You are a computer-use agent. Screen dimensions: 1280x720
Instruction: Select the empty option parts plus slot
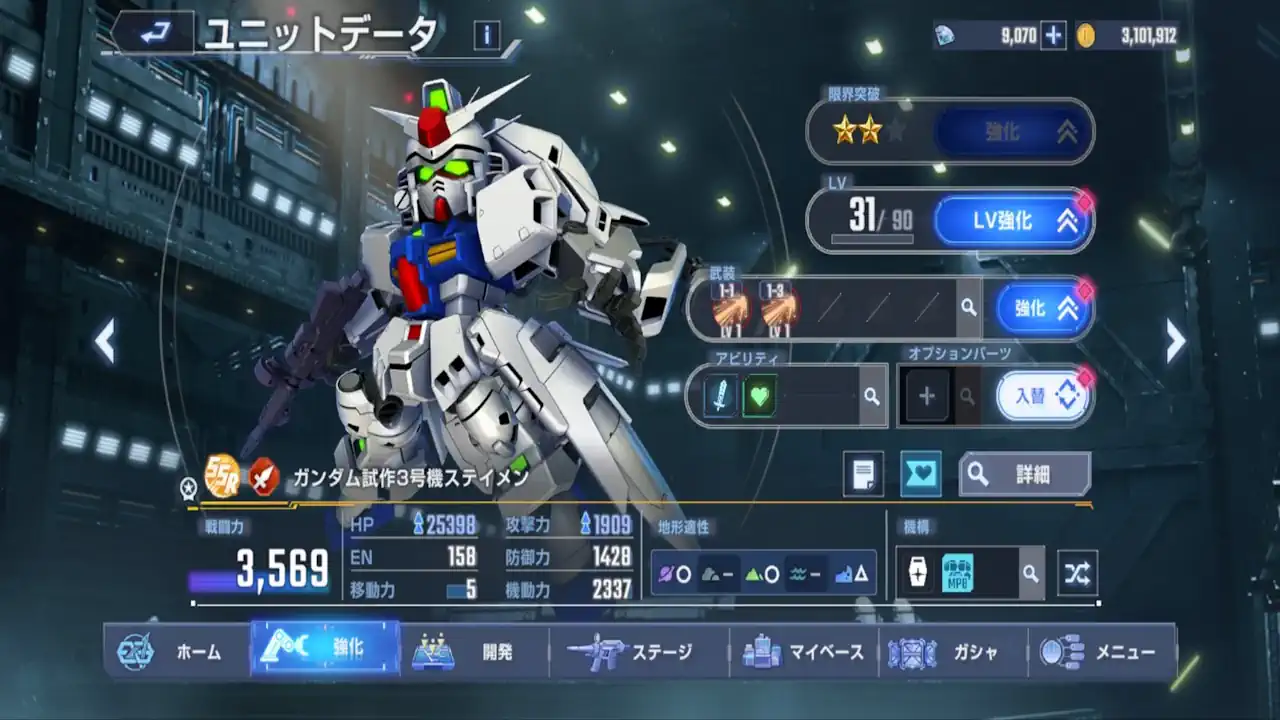tap(926, 396)
